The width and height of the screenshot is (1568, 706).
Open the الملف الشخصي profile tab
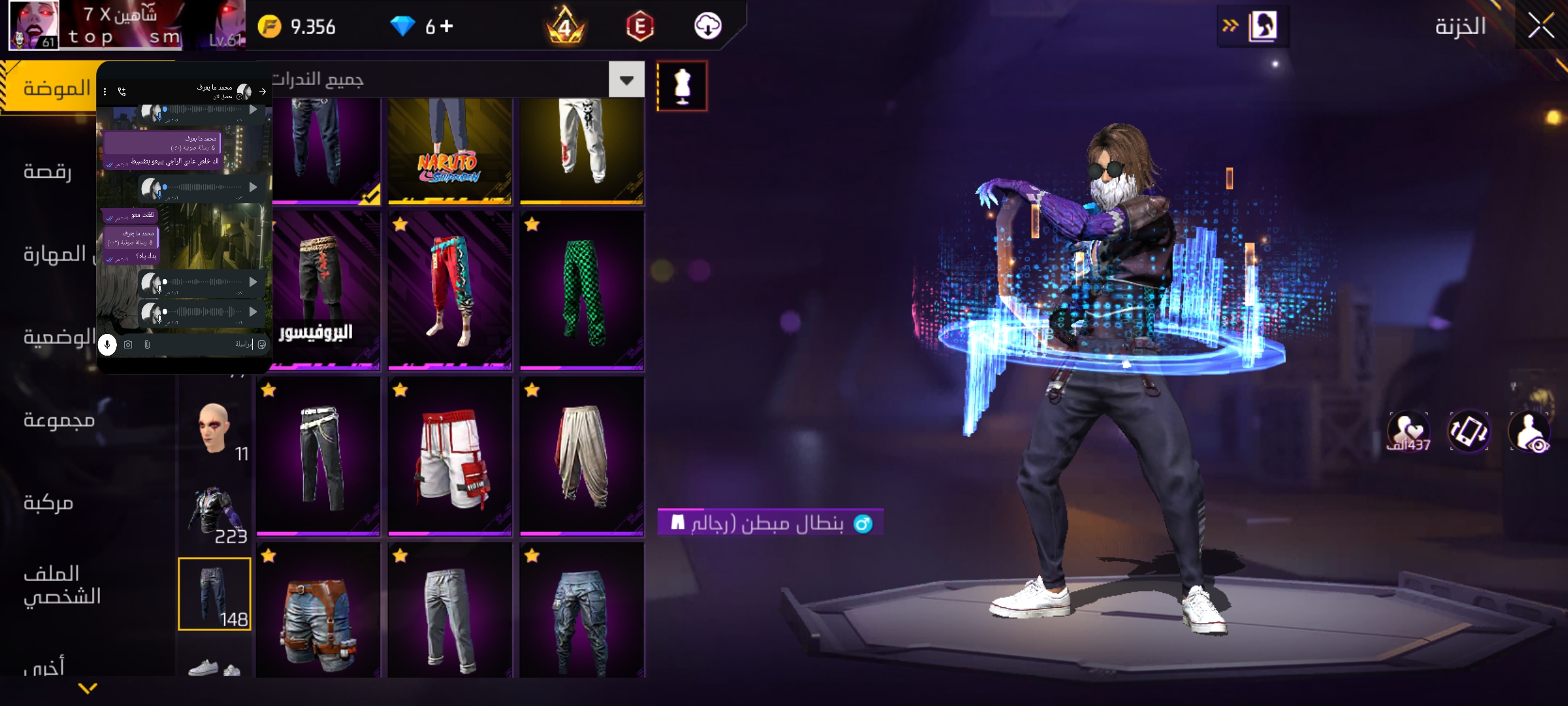tap(61, 584)
